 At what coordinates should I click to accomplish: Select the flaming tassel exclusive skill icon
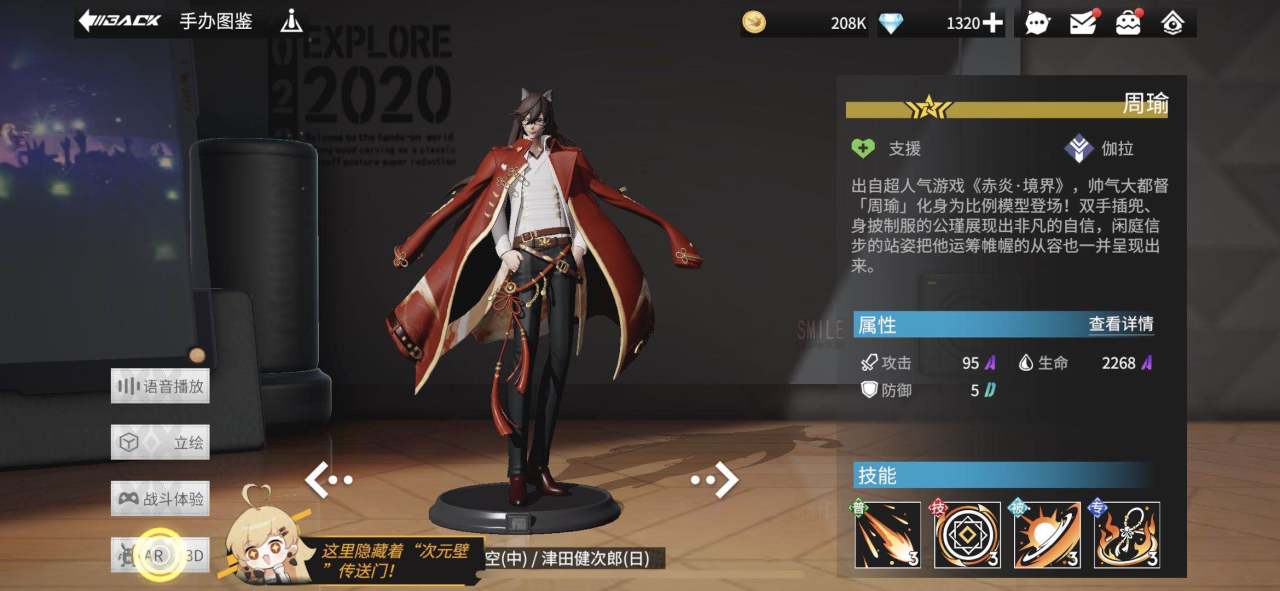pyautogui.click(x=1127, y=535)
